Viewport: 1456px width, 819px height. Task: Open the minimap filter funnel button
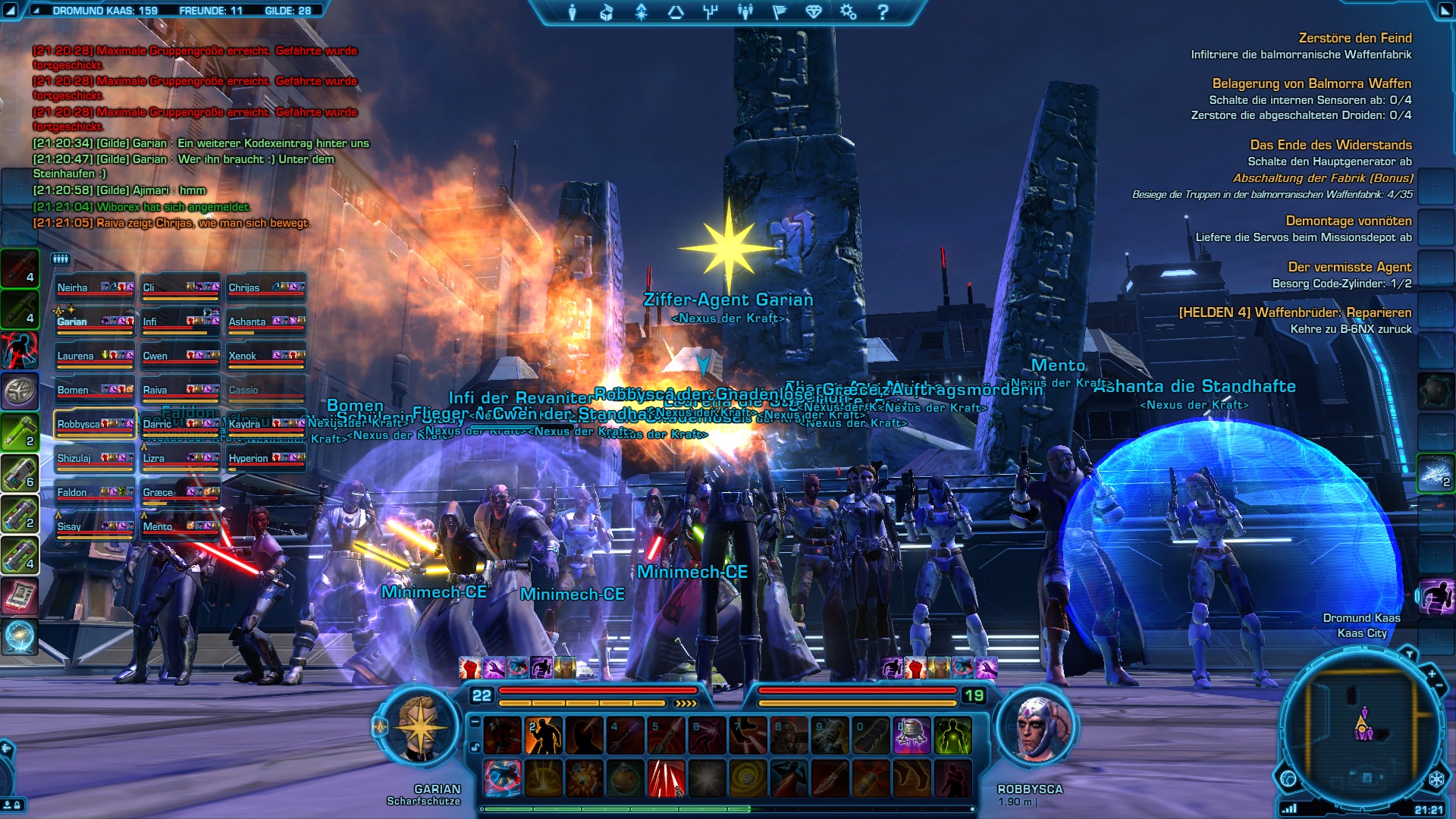[x=1409, y=653]
